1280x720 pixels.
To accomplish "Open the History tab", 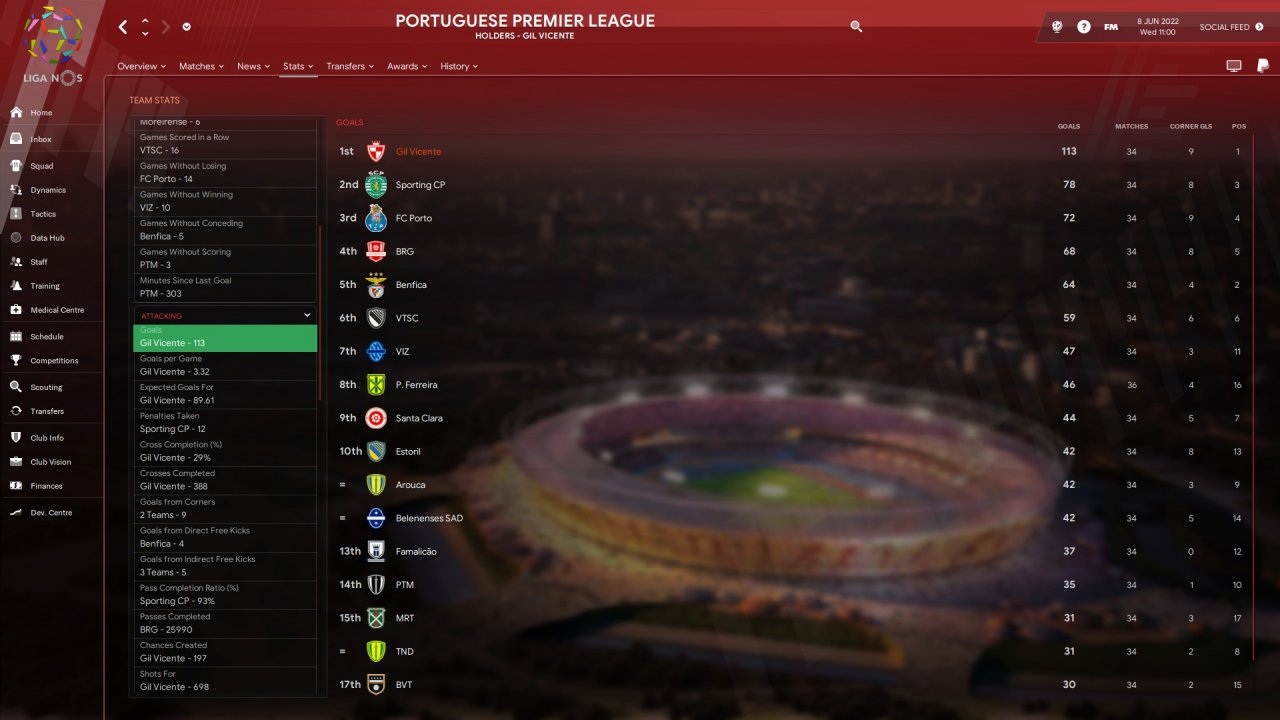I will coord(459,66).
